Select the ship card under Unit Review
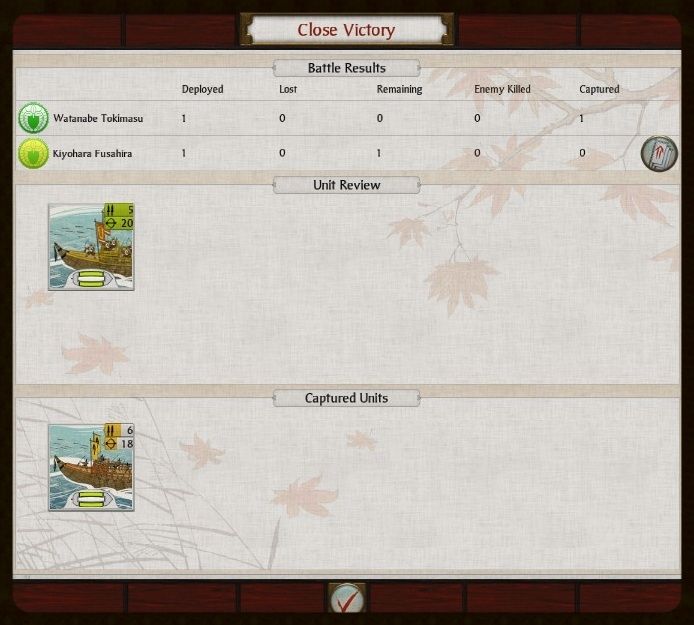This screenshot has height=625, width=694. coord(91,247)
